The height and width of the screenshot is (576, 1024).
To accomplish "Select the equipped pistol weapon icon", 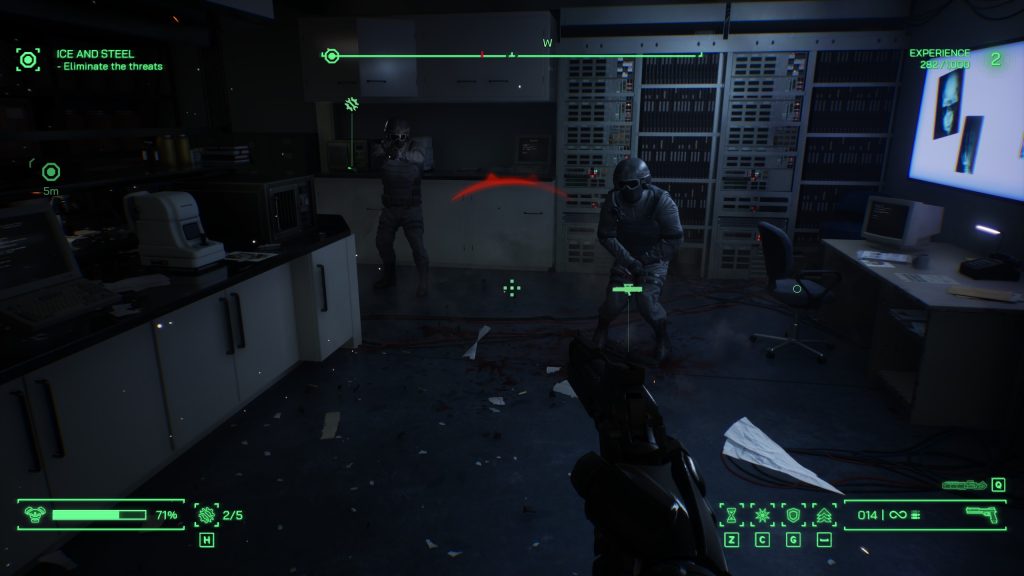I will (x=984, y=514).
